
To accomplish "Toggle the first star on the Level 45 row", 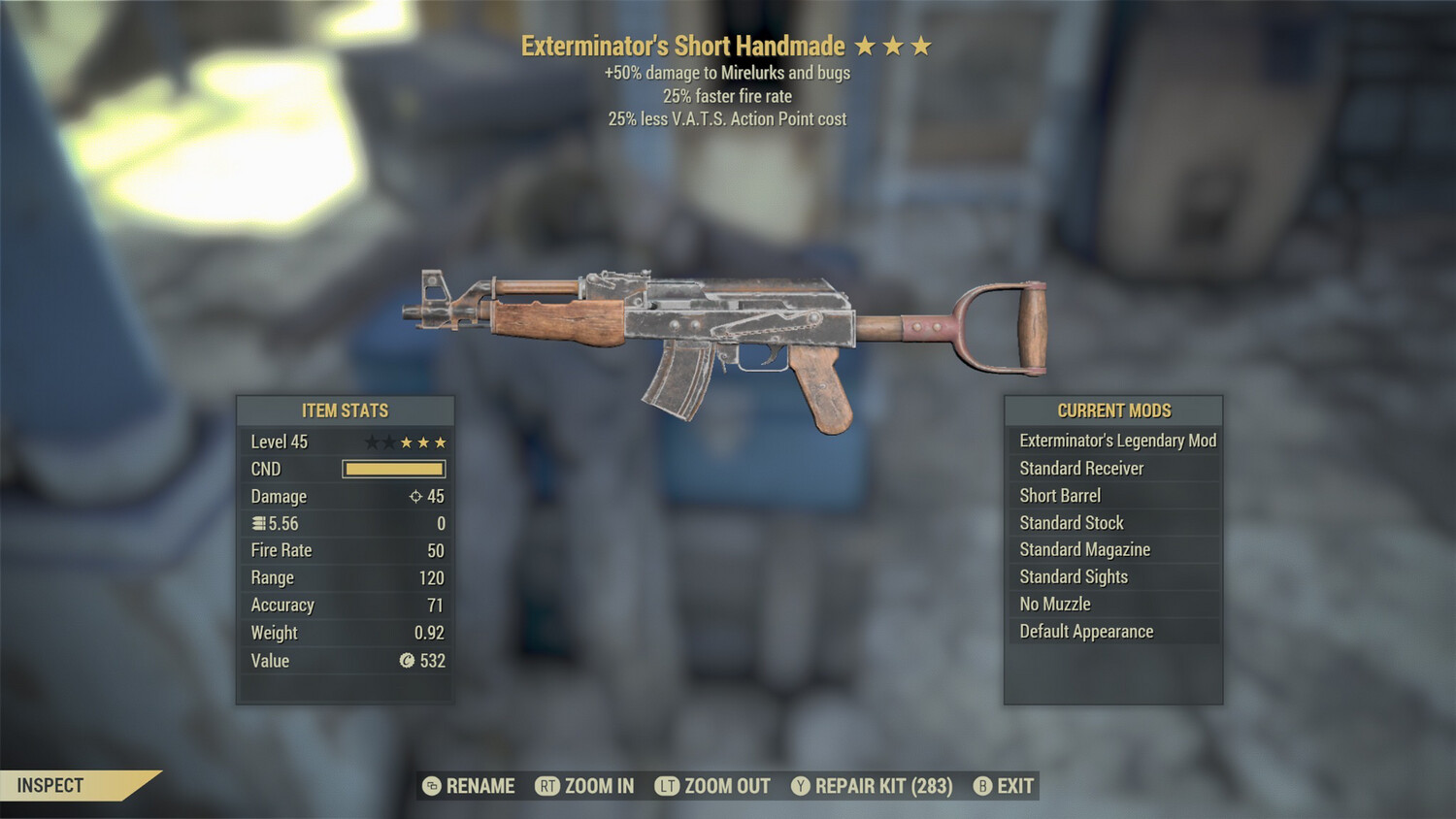I will (x=372, y=442).
